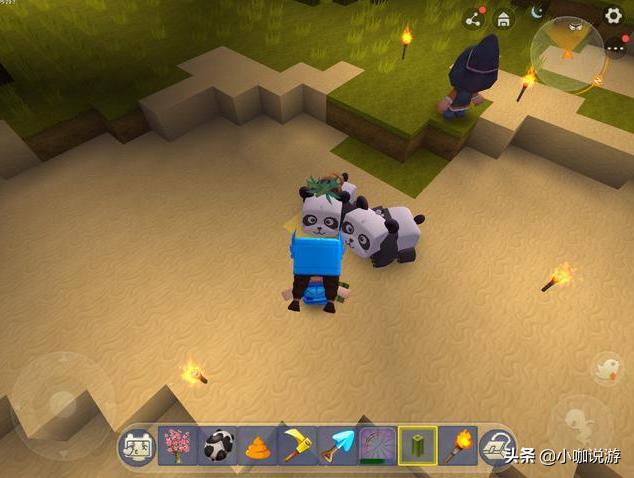Click the circular minimap
Screen dimensions: 634x478
tap(567, 54)
